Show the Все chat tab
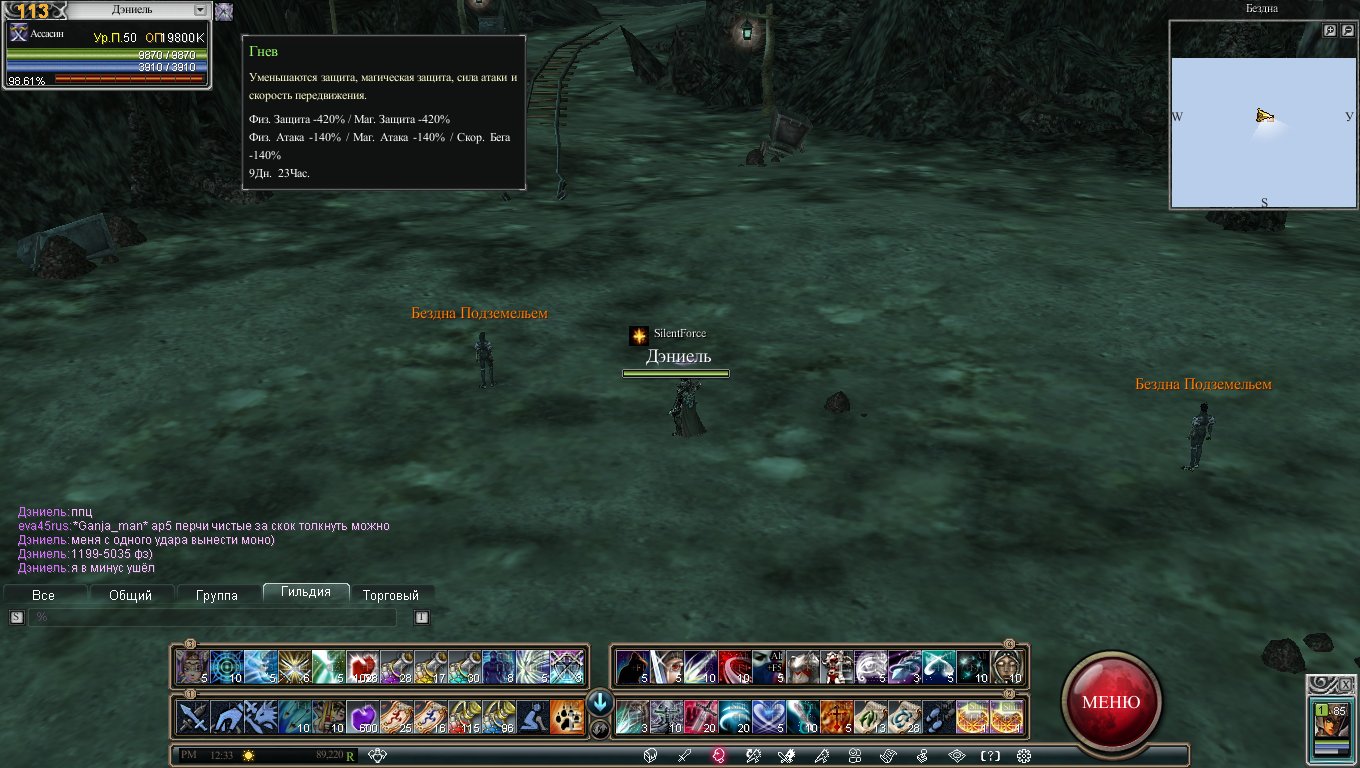1360x768 pixels. point(43,595)
